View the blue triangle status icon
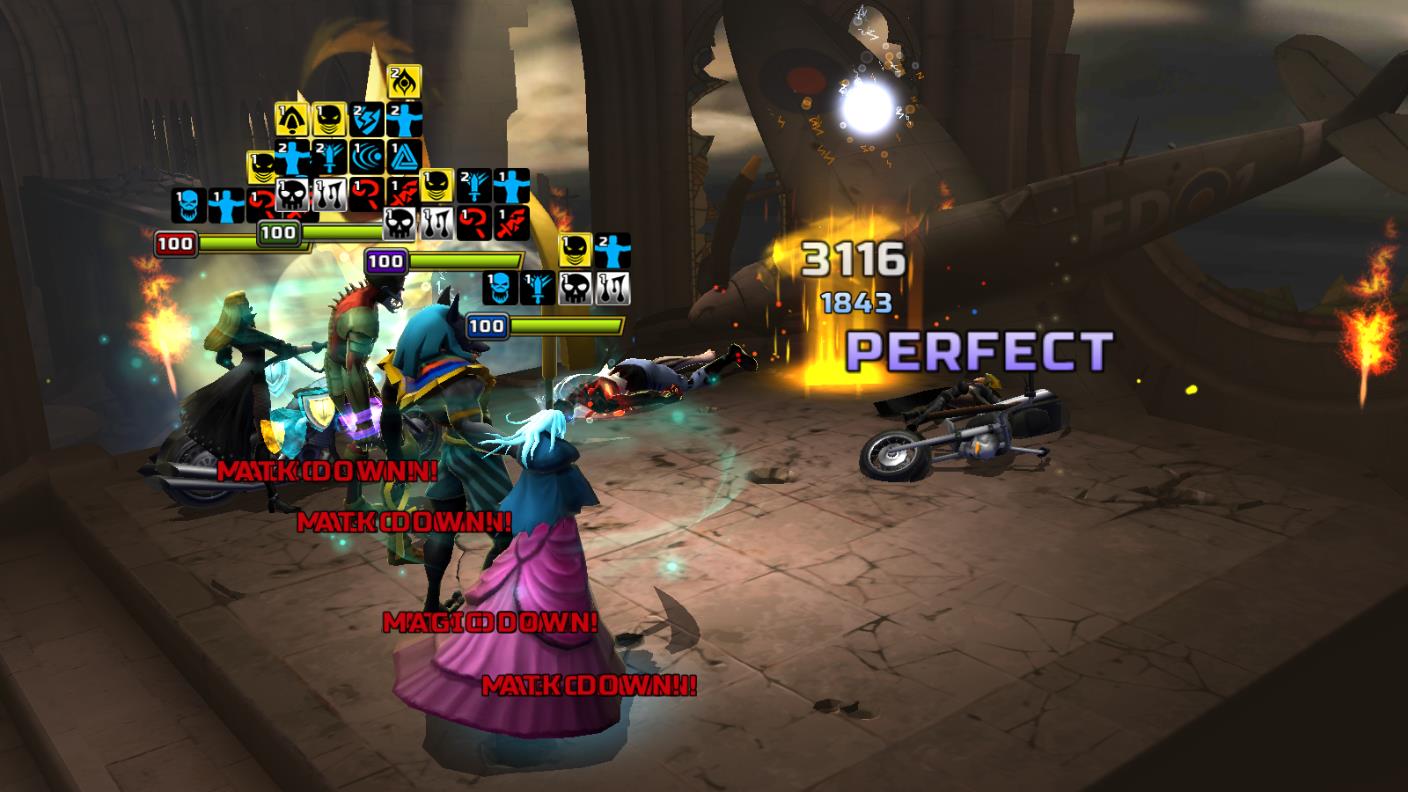 (405, 158)
